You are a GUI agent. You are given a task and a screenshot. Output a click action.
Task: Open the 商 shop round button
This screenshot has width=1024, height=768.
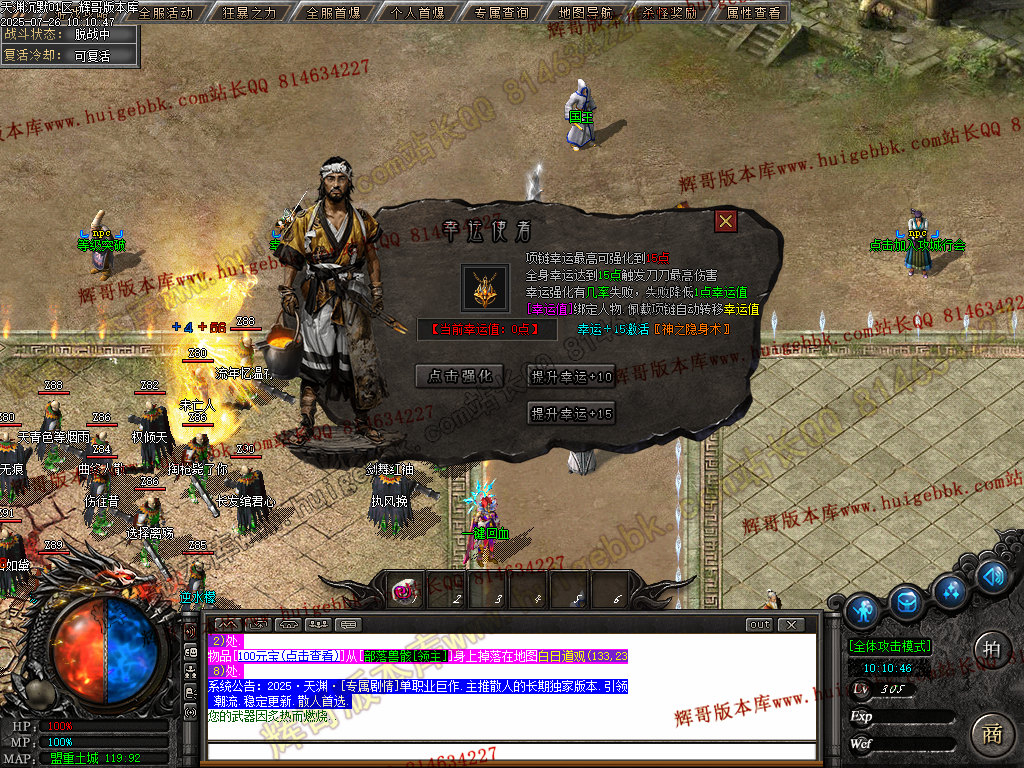coord(991,733)
